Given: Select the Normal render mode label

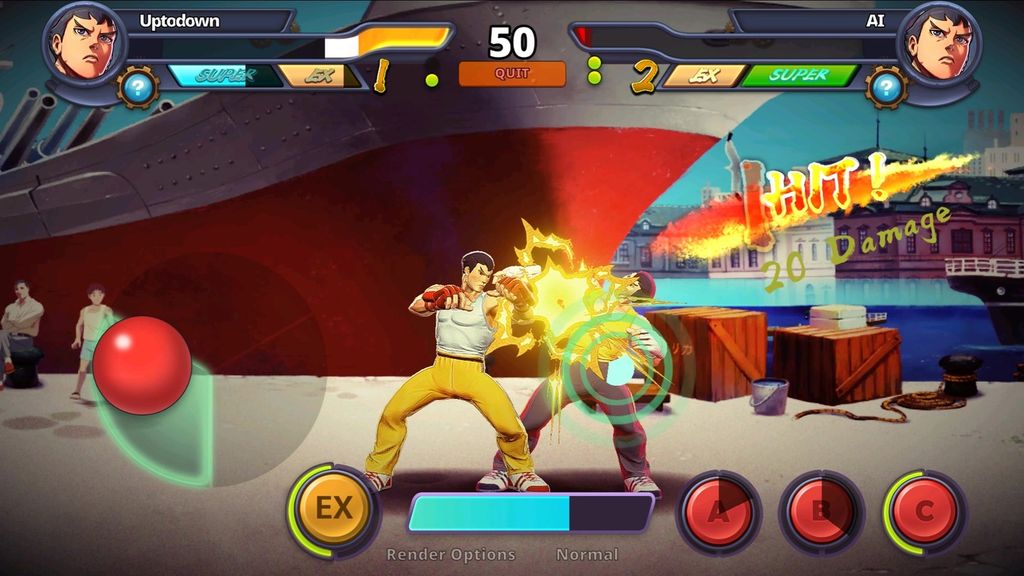Looking at the screenshot, I should pos(587,554).
